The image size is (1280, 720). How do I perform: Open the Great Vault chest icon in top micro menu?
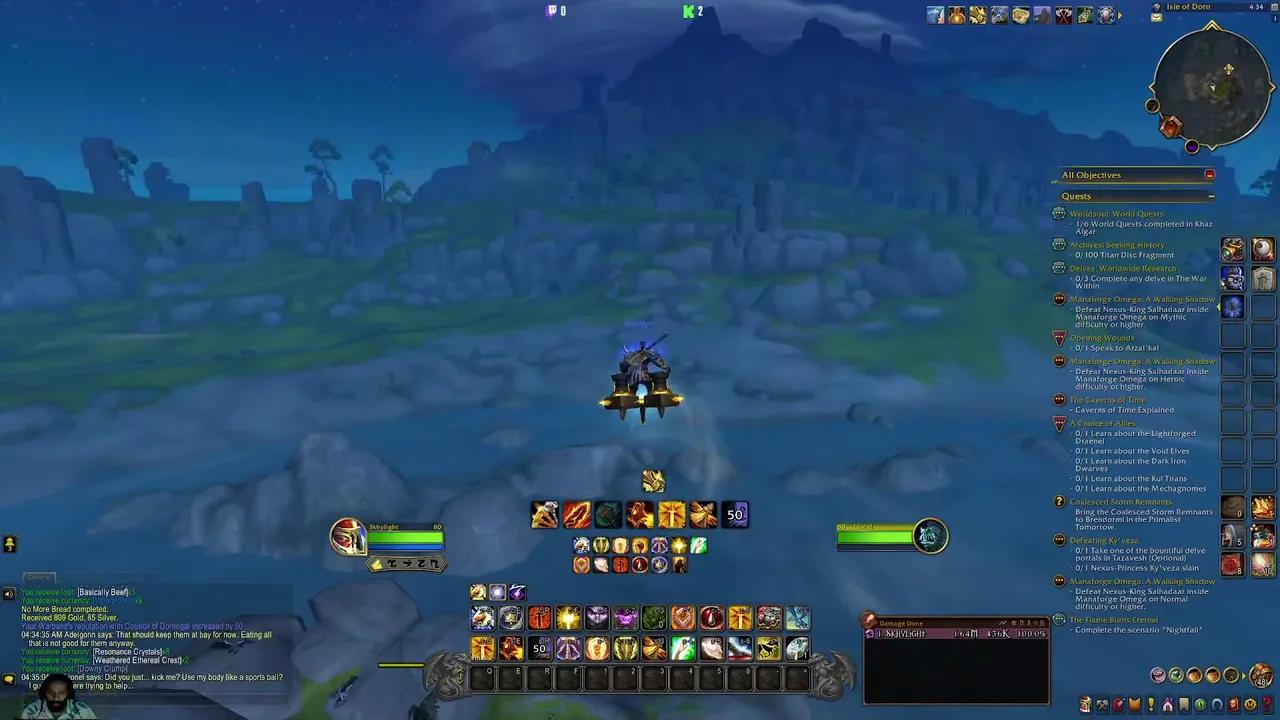(x=1021, y=15)
